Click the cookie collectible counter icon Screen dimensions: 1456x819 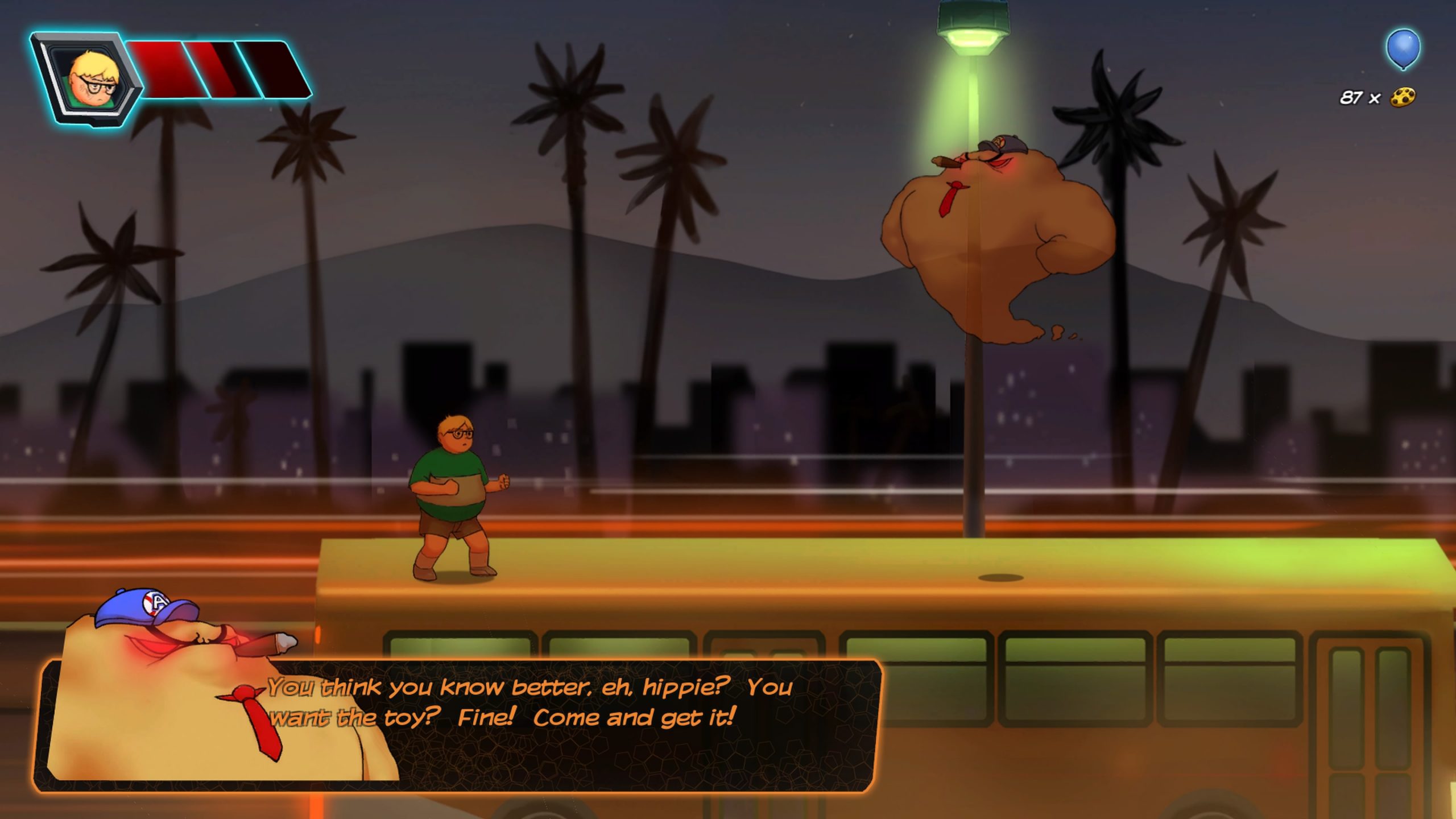(1403, 98)
